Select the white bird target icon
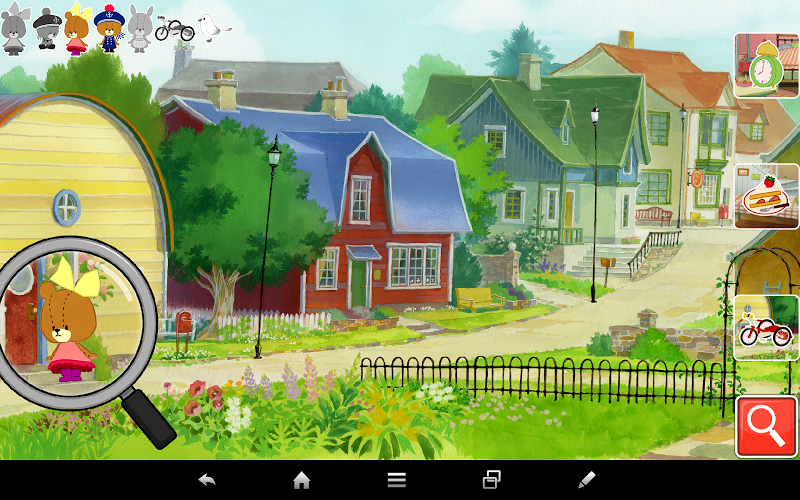800x500 pixels. coord(211,28)
